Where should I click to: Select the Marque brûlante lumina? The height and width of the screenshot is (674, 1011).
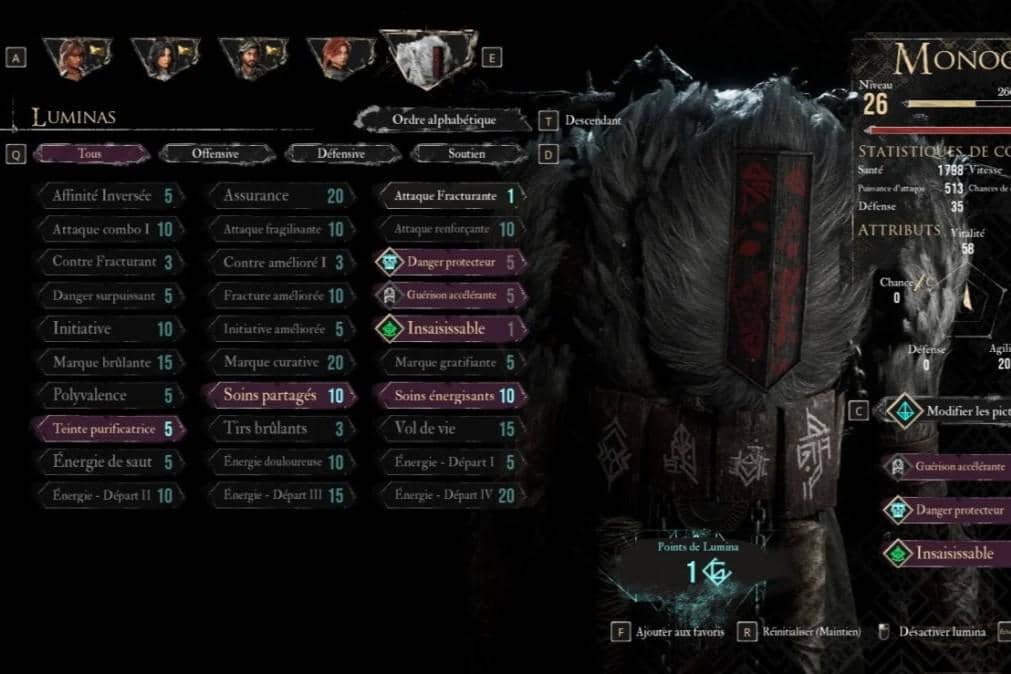108,362
